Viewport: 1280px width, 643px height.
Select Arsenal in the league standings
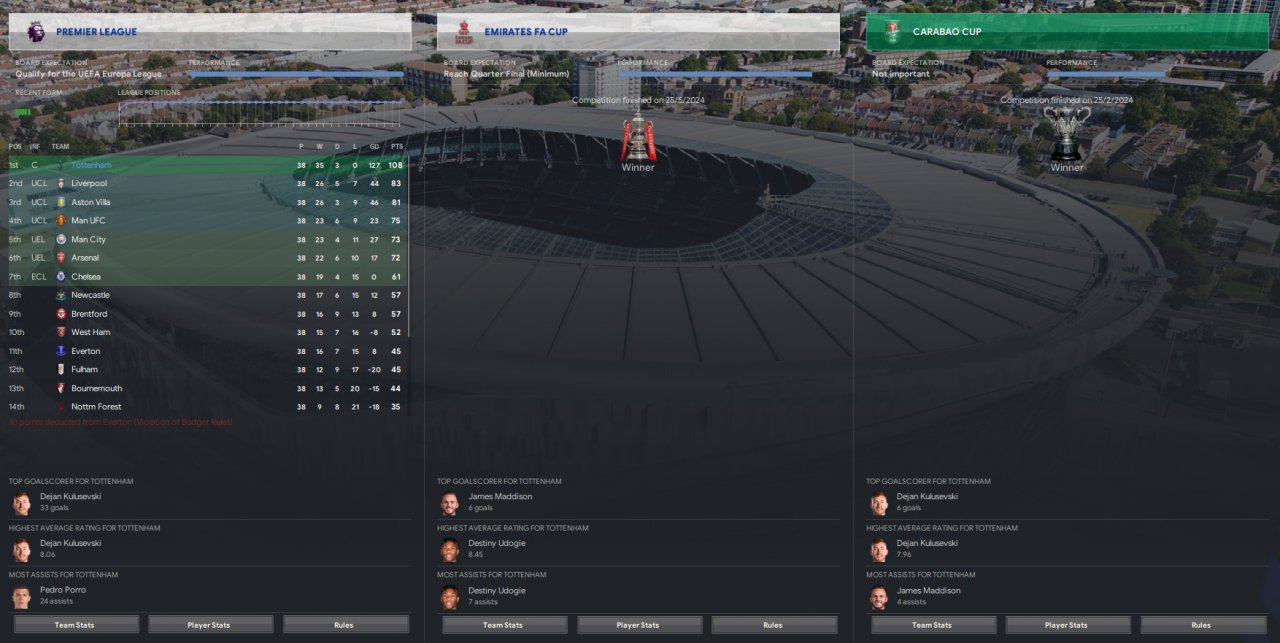85,258
